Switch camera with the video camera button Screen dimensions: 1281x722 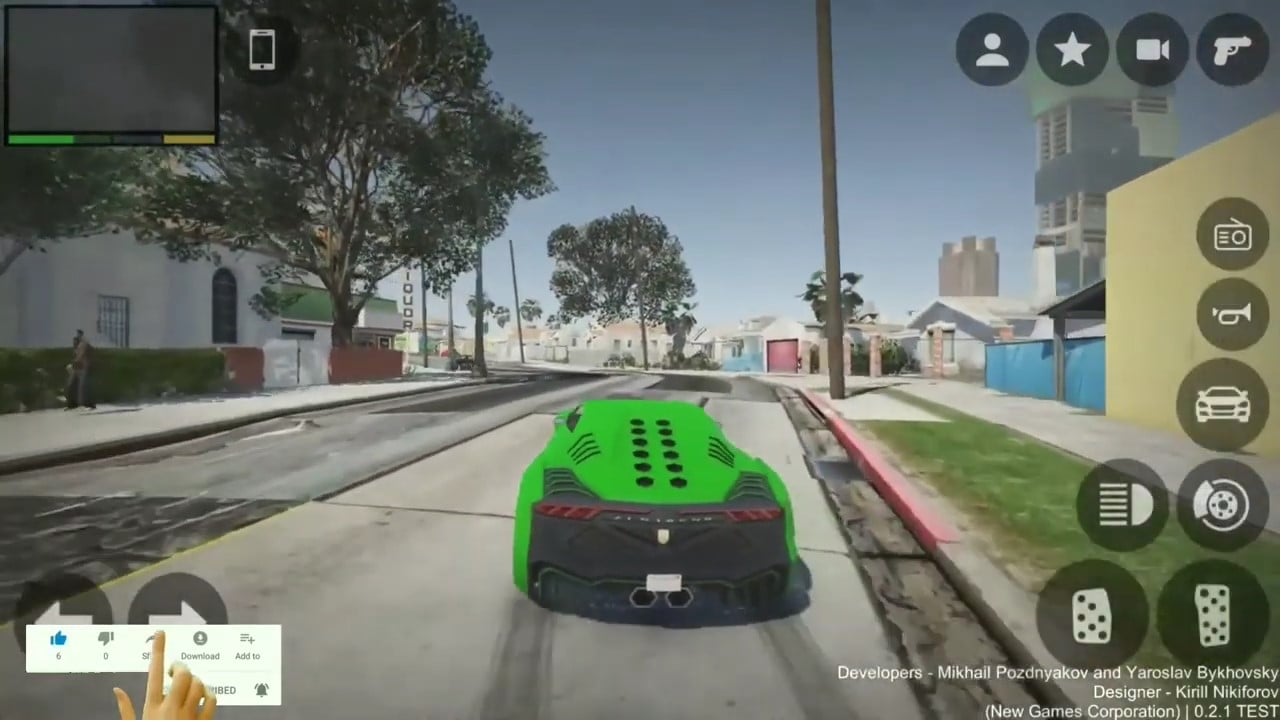point(1152,49)
